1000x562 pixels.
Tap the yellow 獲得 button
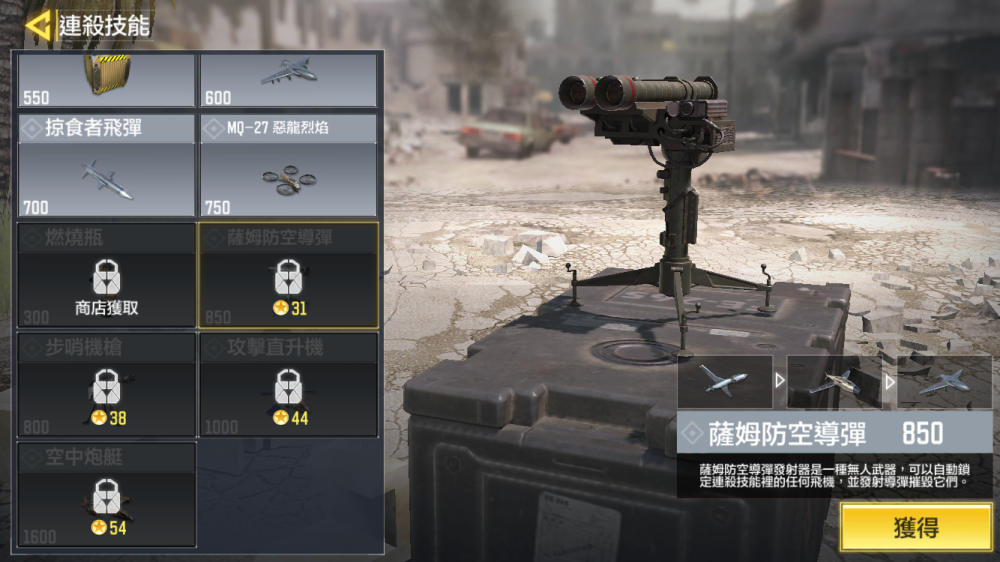[x=916, y=527]
